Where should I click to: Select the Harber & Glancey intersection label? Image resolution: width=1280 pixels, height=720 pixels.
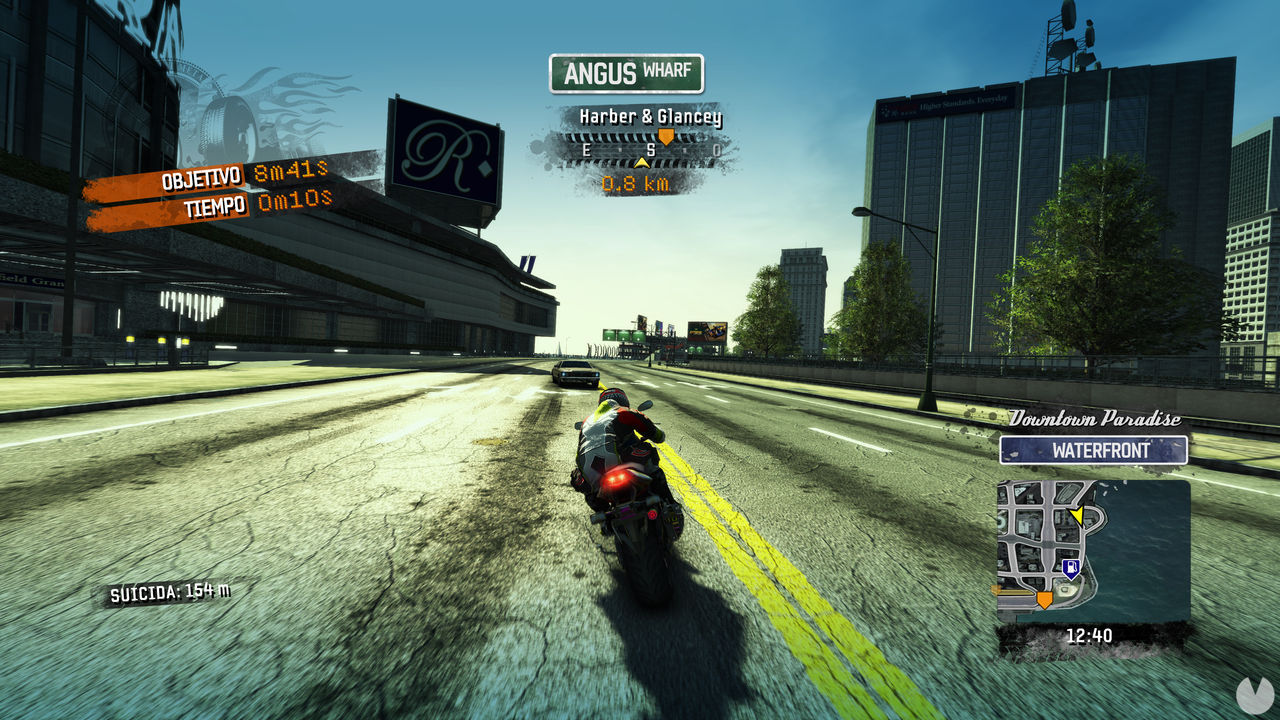click(x=649, y=116)
